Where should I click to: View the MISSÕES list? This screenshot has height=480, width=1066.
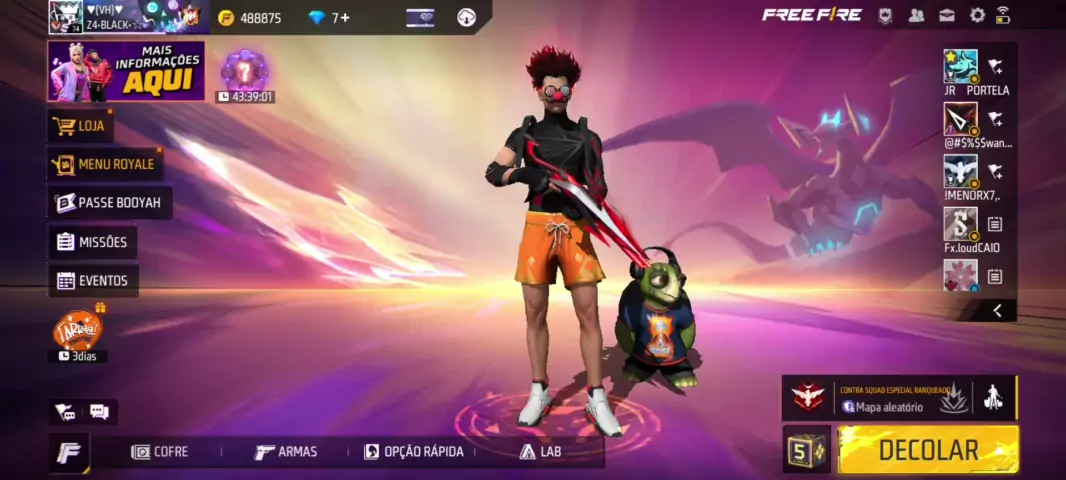click(93, 242)
